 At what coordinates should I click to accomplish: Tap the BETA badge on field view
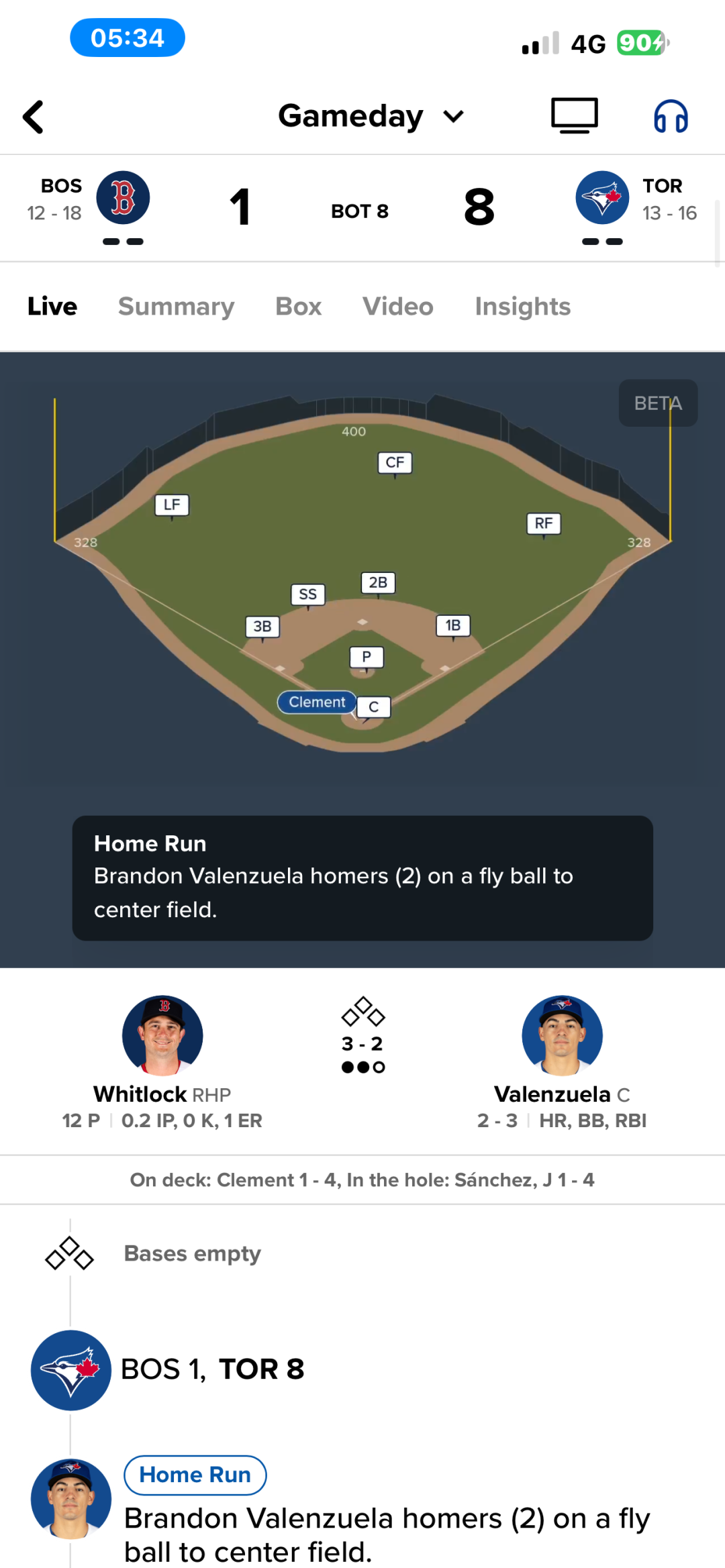pos(657,403)
